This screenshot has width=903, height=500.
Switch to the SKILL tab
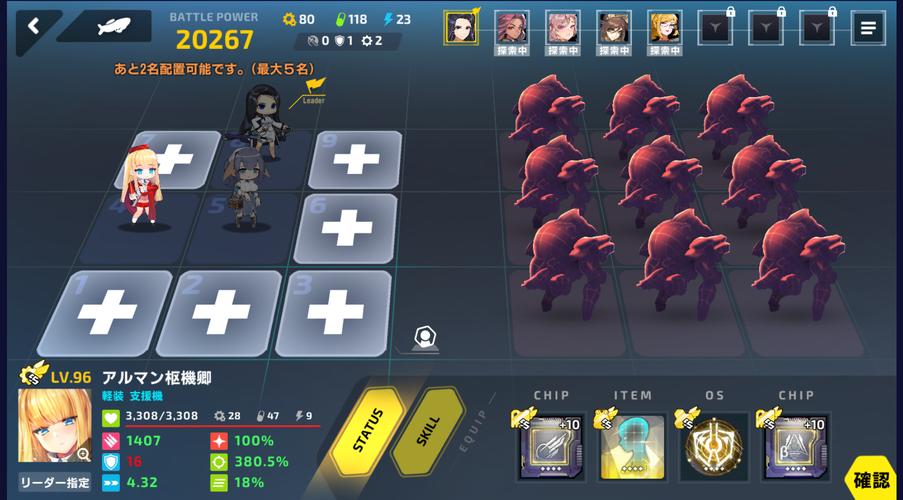click(428, 431)
